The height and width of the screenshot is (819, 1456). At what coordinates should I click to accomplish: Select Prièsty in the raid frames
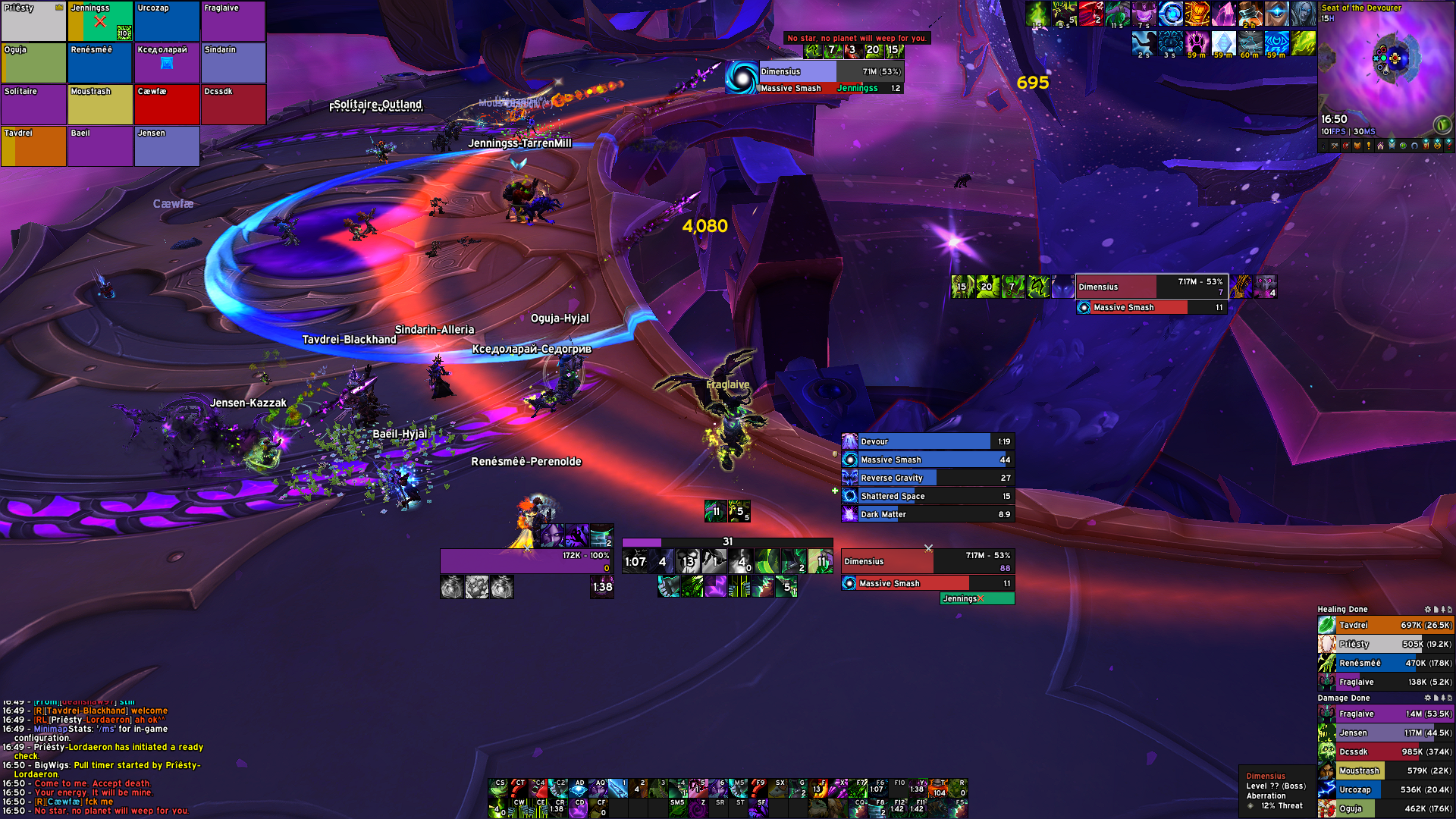(33, 21)
